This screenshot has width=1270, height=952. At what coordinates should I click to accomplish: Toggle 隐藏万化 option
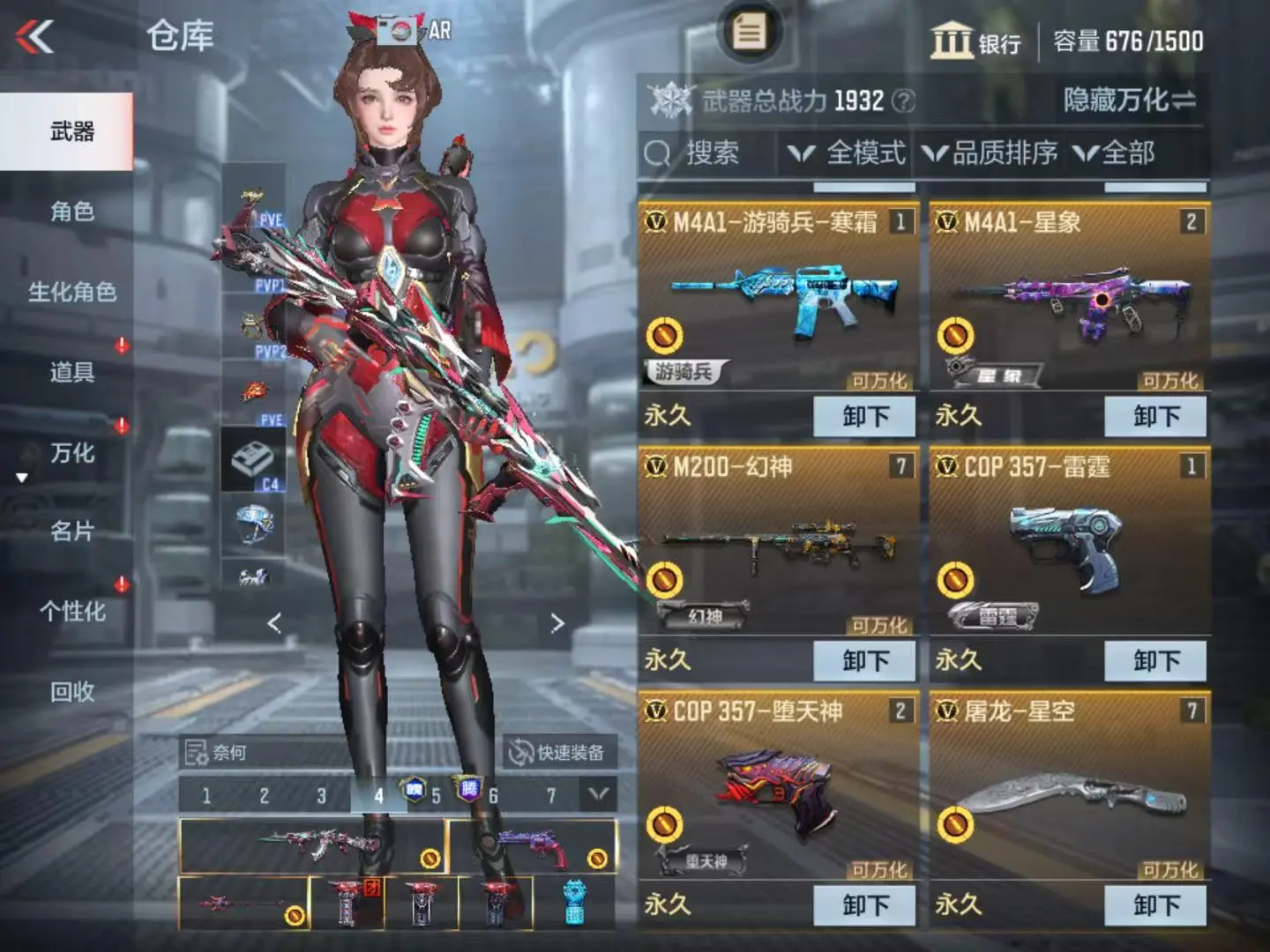pos(1129,100)
